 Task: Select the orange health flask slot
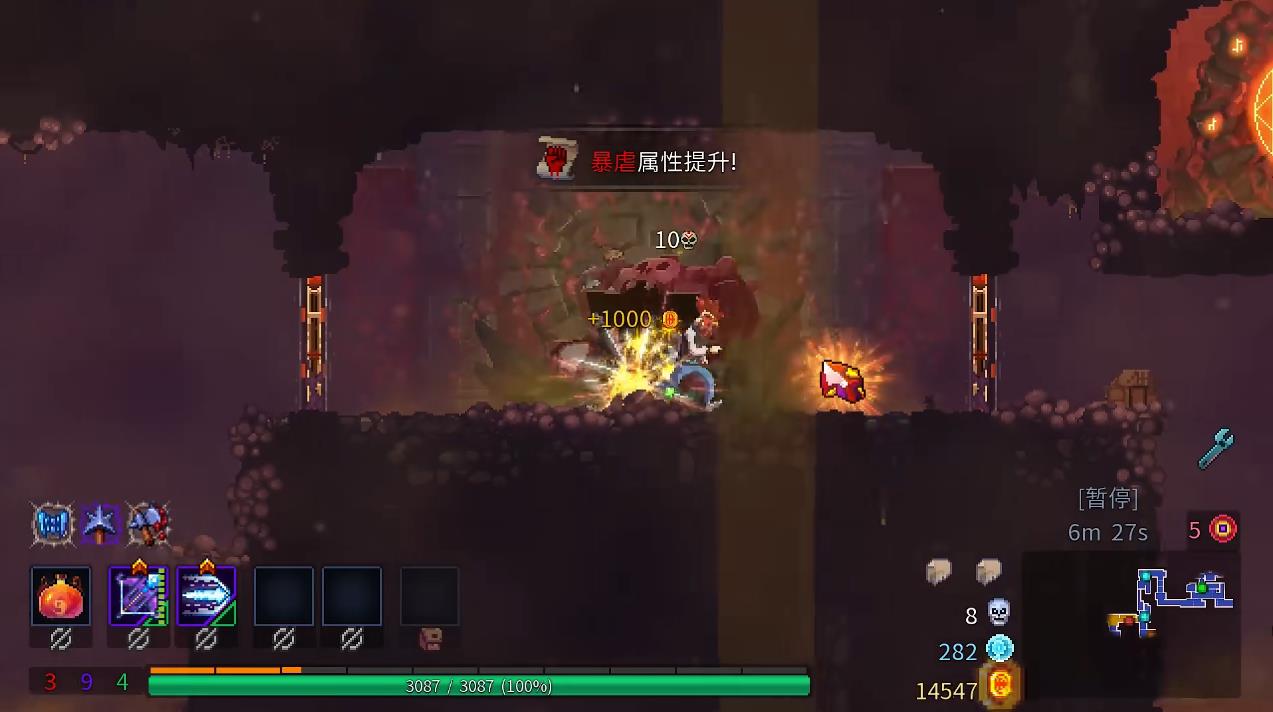61,596
